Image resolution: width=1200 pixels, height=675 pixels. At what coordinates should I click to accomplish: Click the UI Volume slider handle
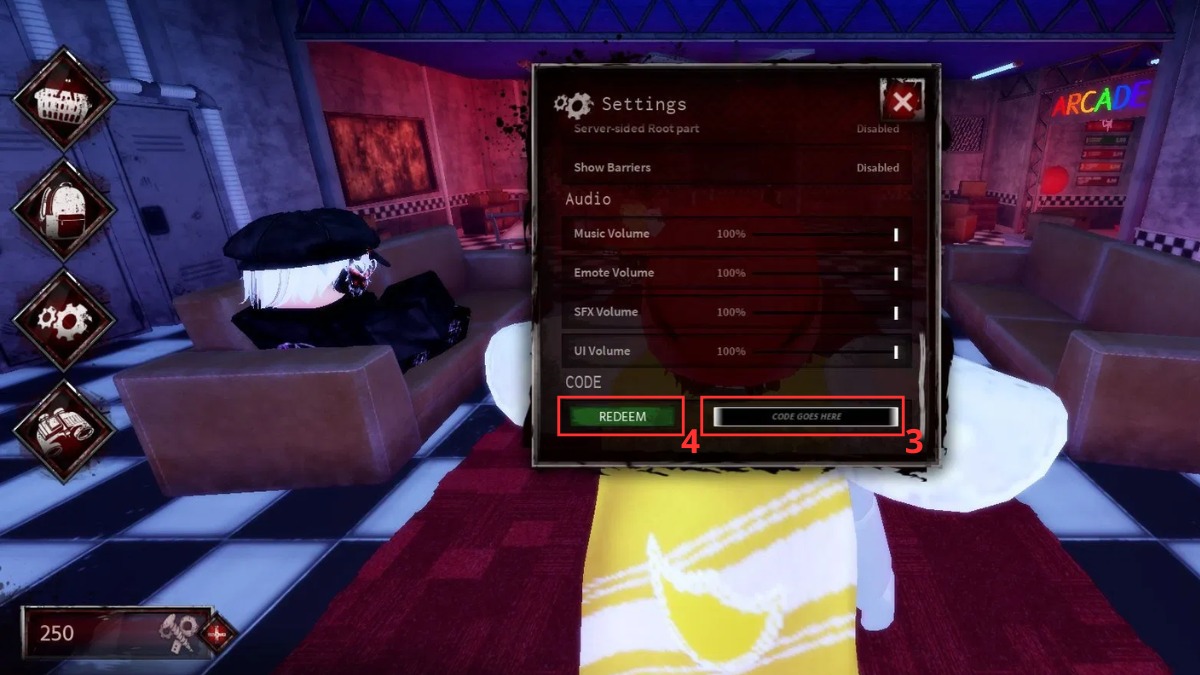tap(896, 351)
